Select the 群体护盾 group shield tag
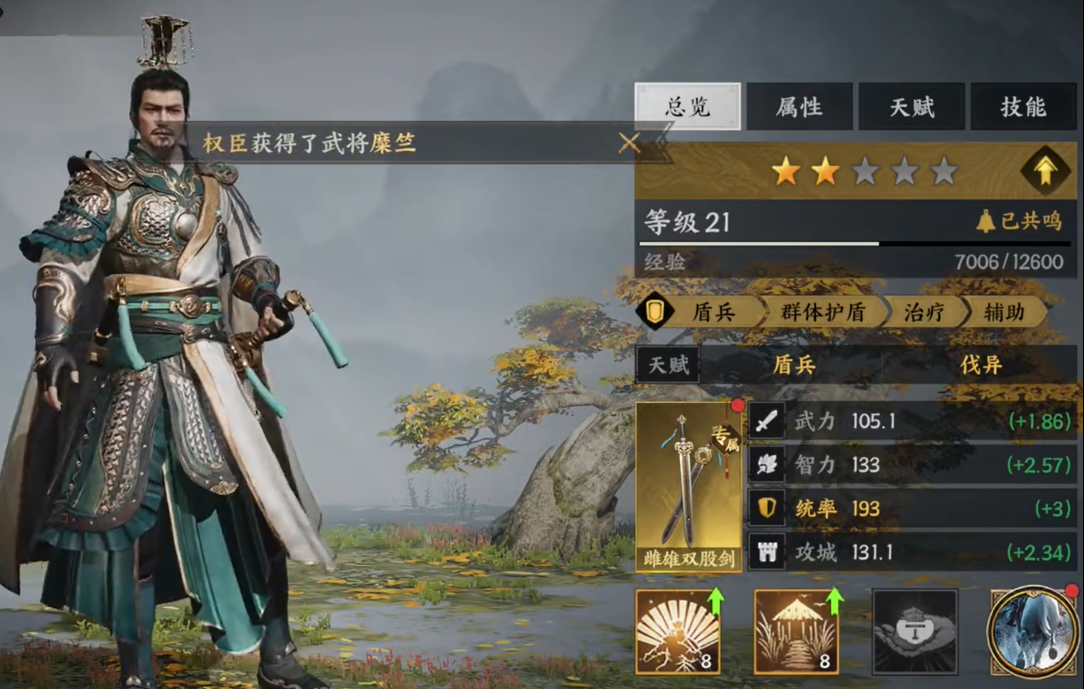1084x689 pixels. [821, 313]
